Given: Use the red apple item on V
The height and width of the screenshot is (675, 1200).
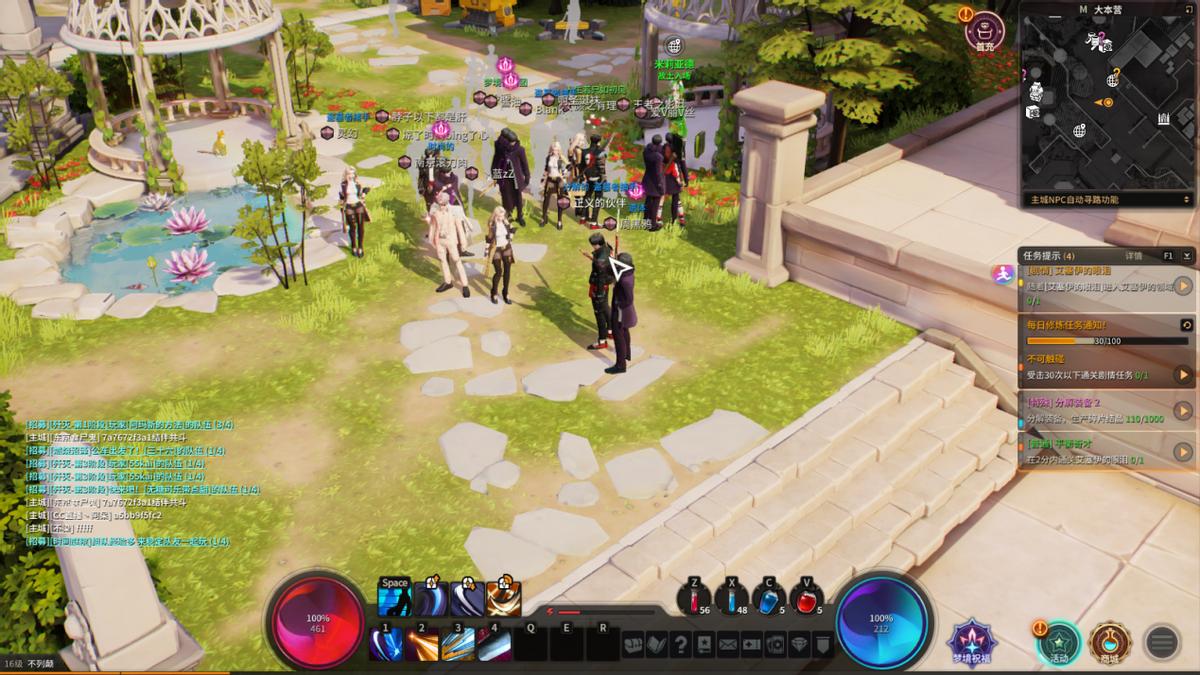Looking at the screenshot, I should click(806, 599).
